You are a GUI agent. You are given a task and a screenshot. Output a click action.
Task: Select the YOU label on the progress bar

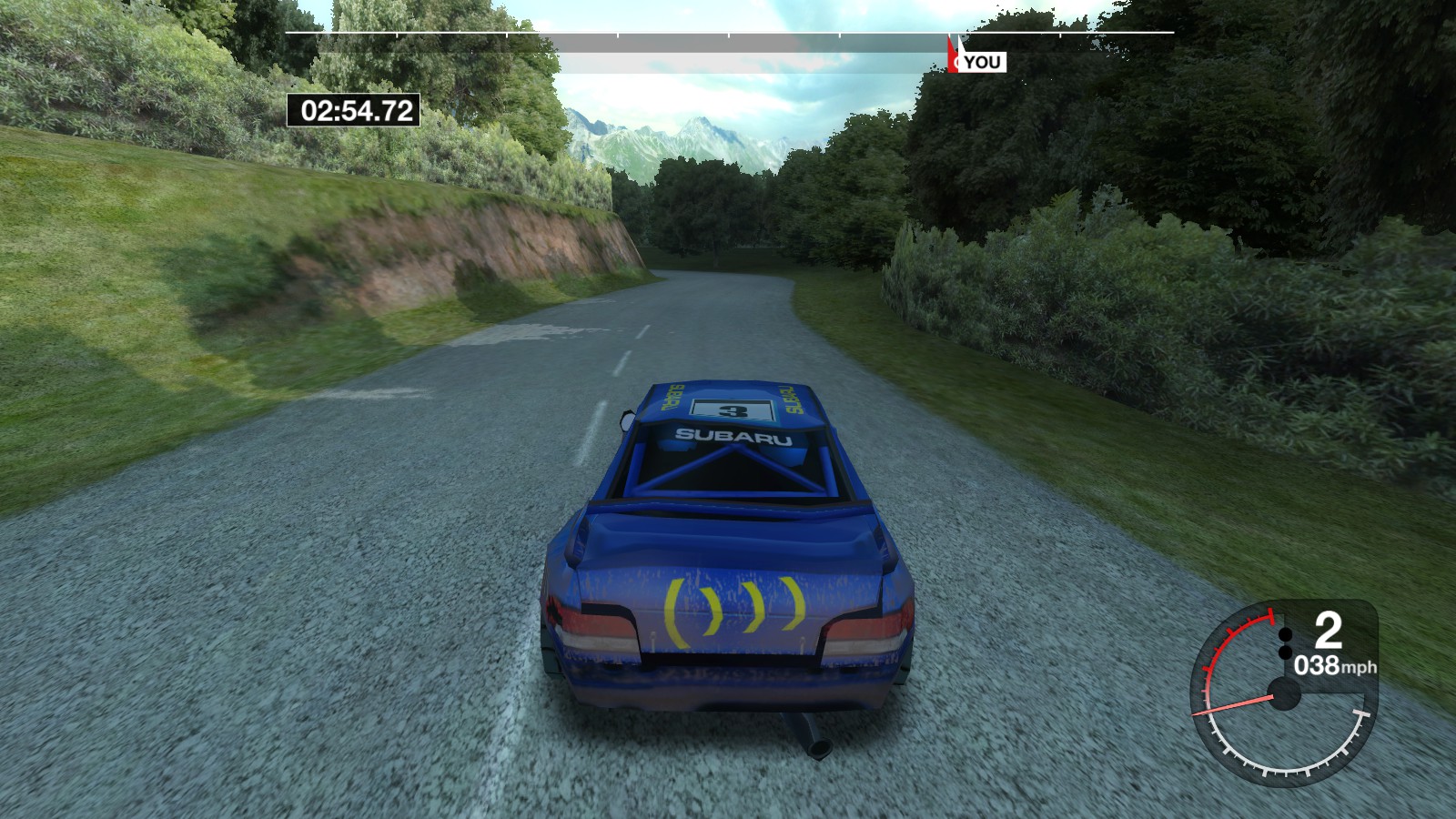coord(981,62)
